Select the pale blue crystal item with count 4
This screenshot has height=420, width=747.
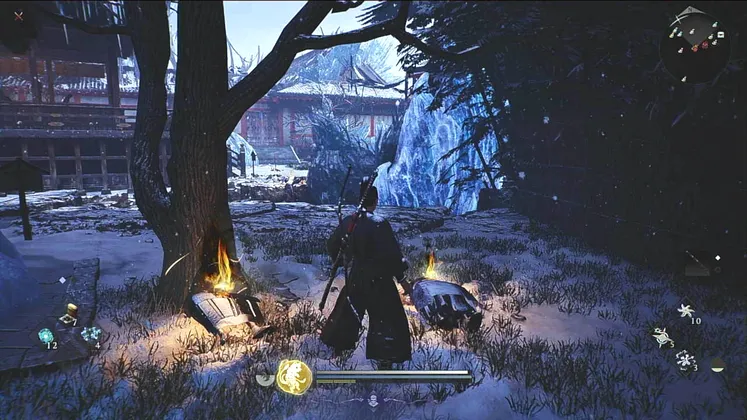90,334
